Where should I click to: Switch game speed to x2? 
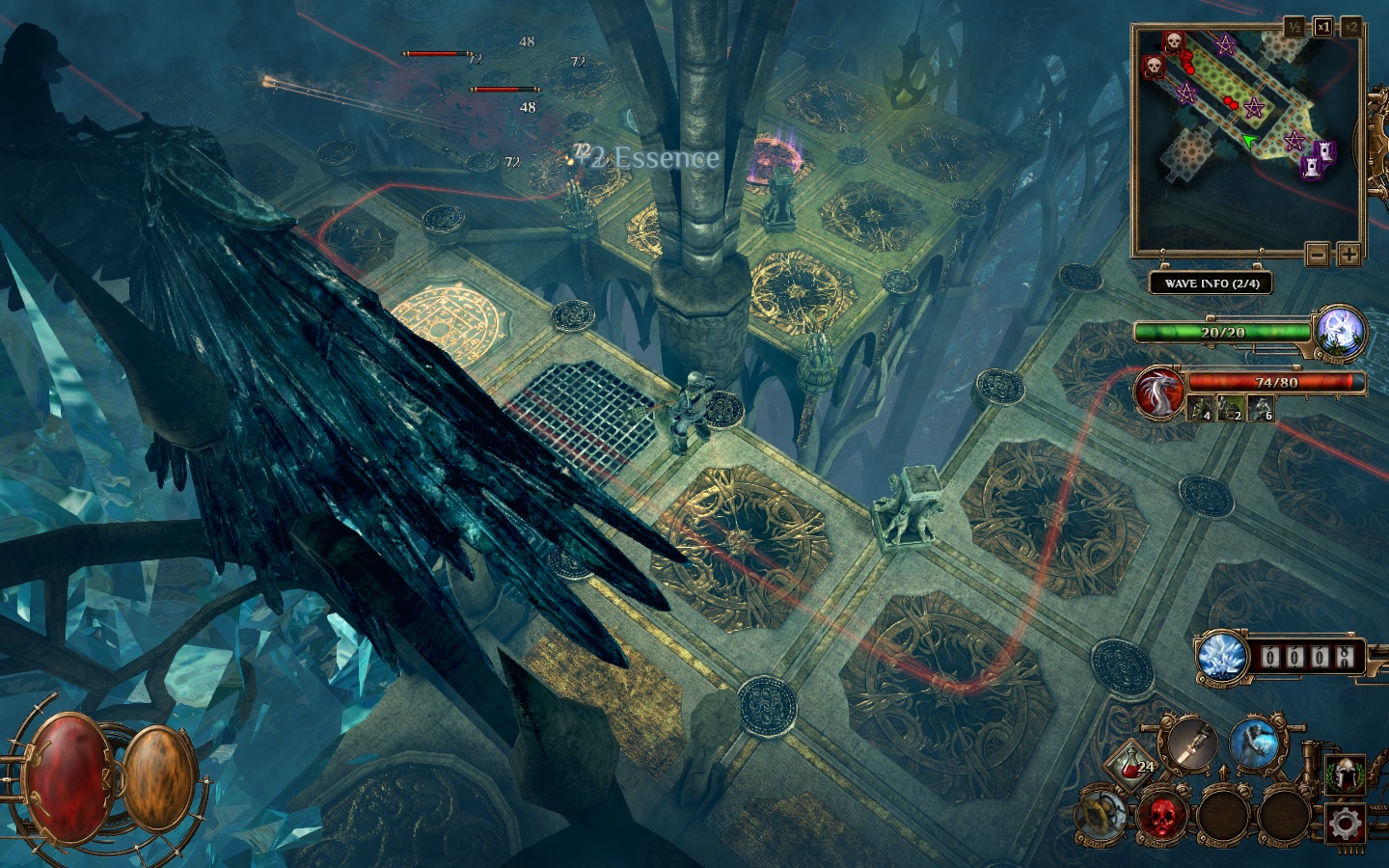click(1350, 27)
